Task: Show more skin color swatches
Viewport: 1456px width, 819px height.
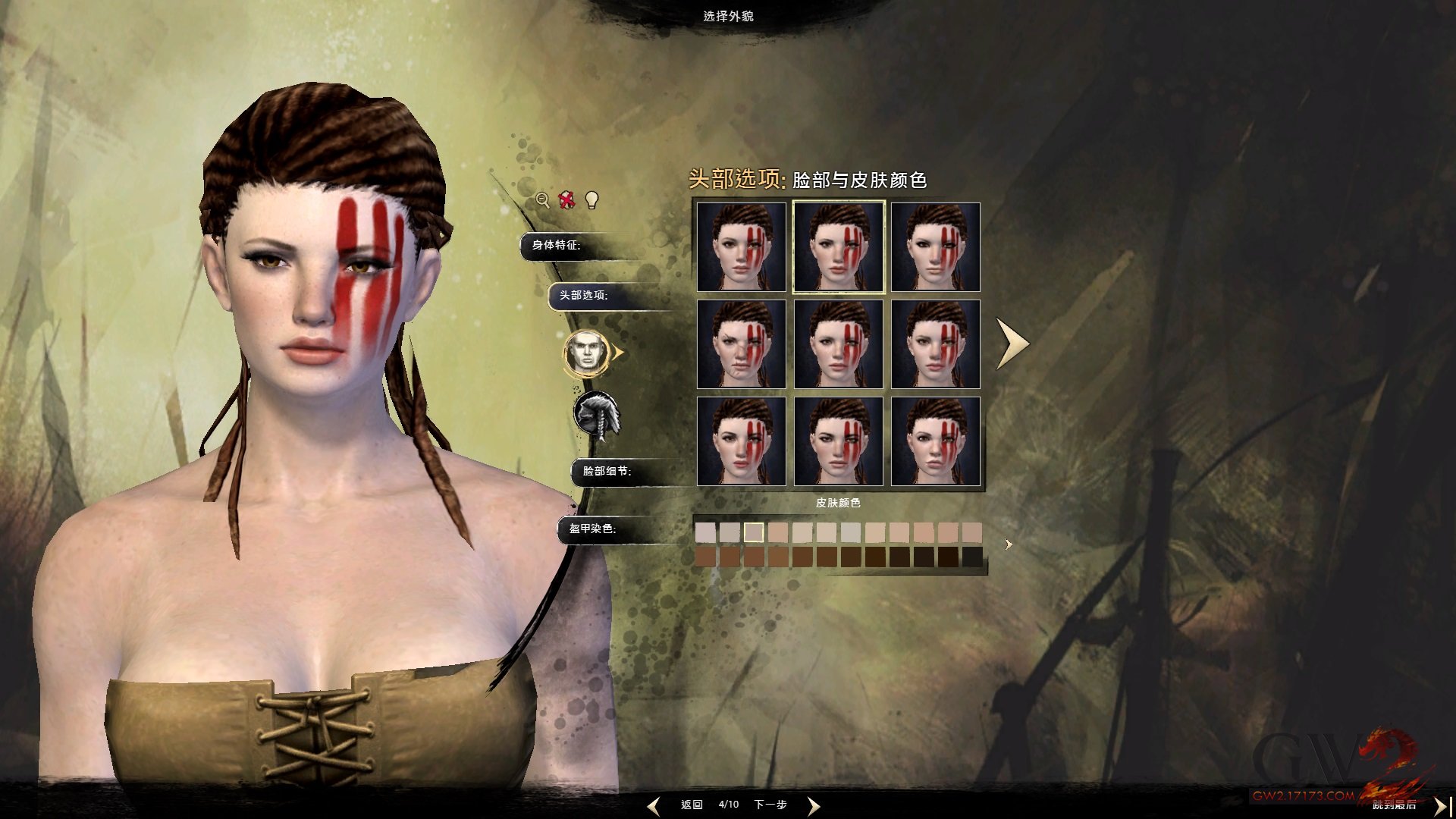Action: [1009, 544]
